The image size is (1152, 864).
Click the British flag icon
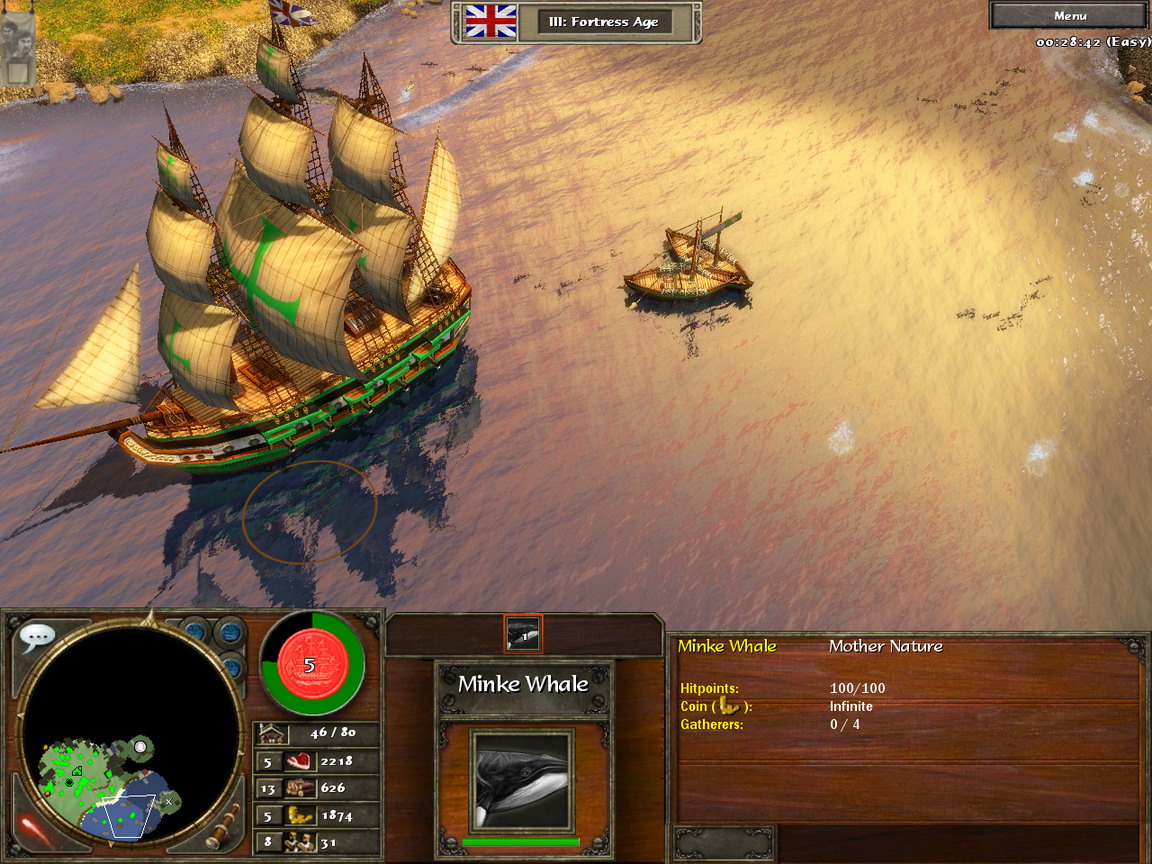[490, 21]
